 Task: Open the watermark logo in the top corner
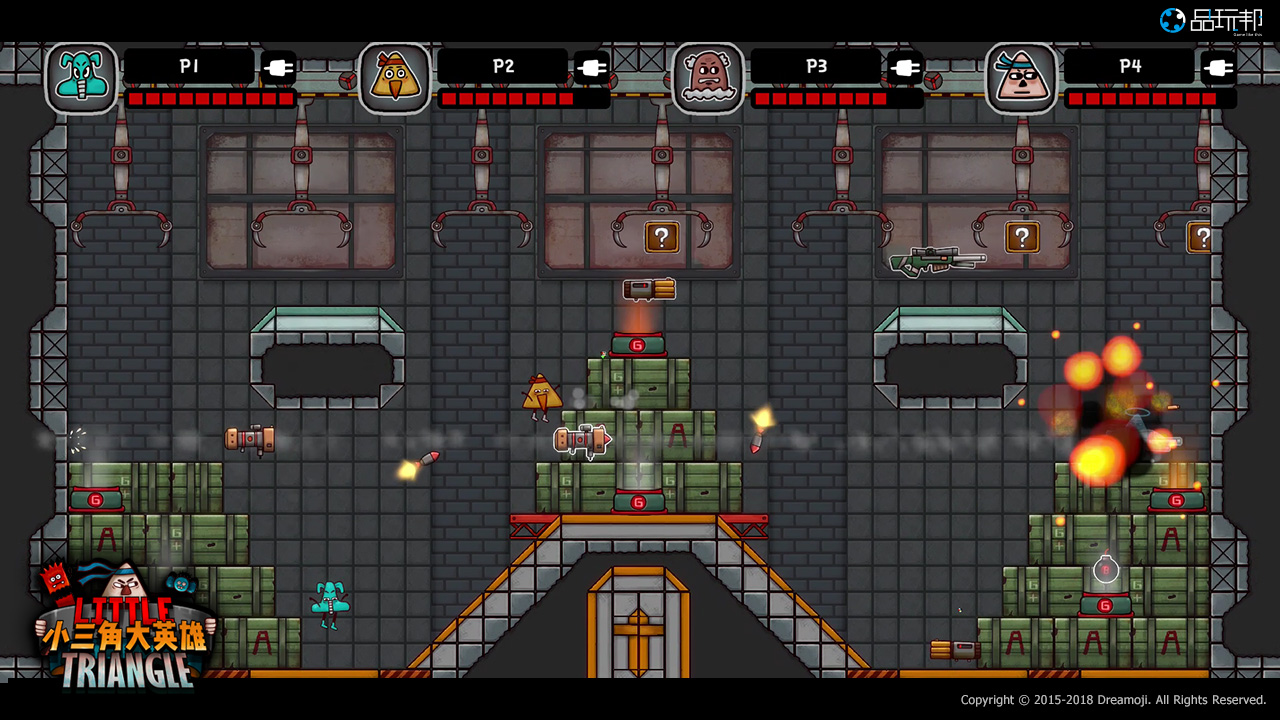[1210, 20]
